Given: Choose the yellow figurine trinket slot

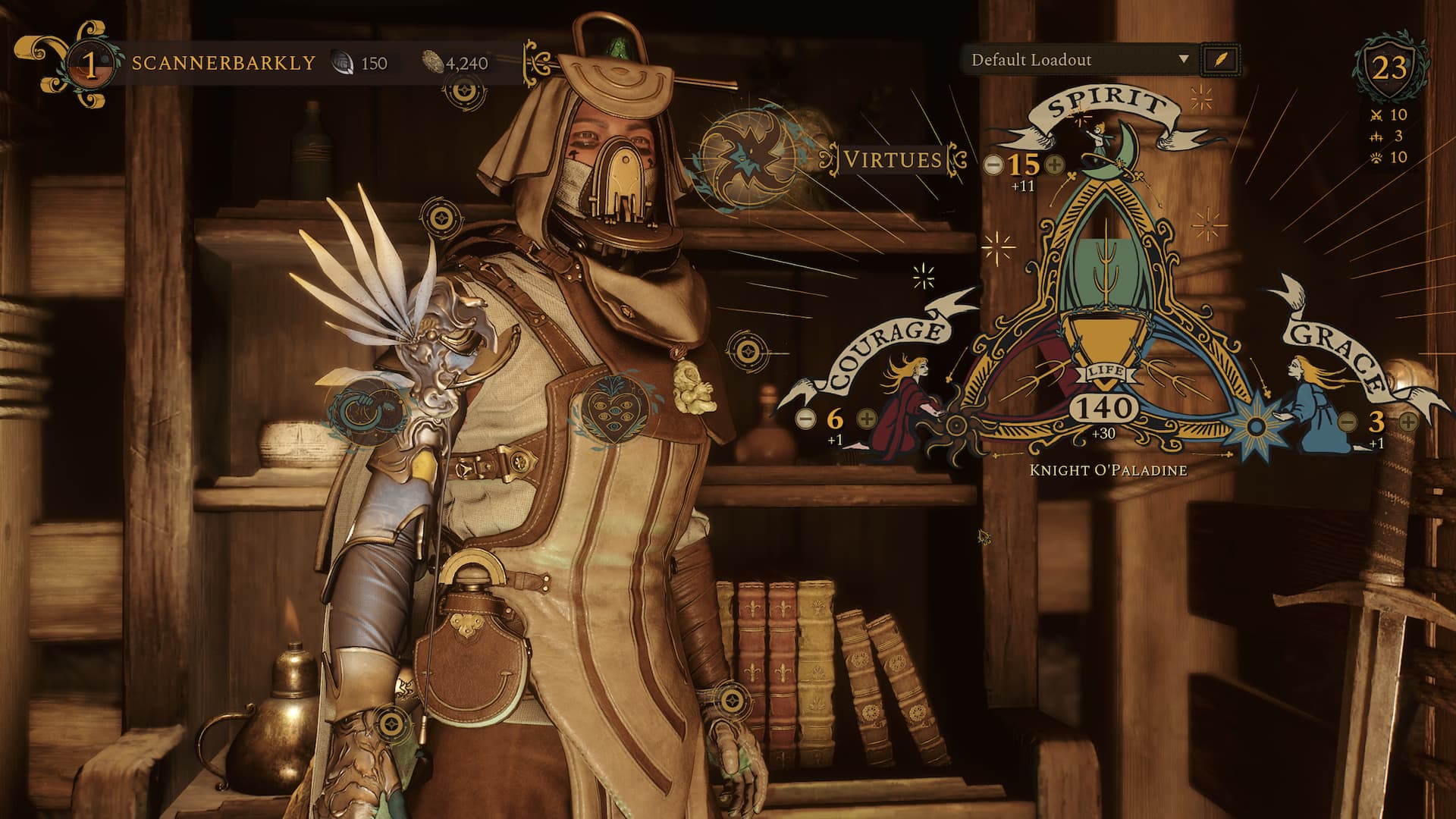Looking at the screenshot, I should (x=694, y=388).
